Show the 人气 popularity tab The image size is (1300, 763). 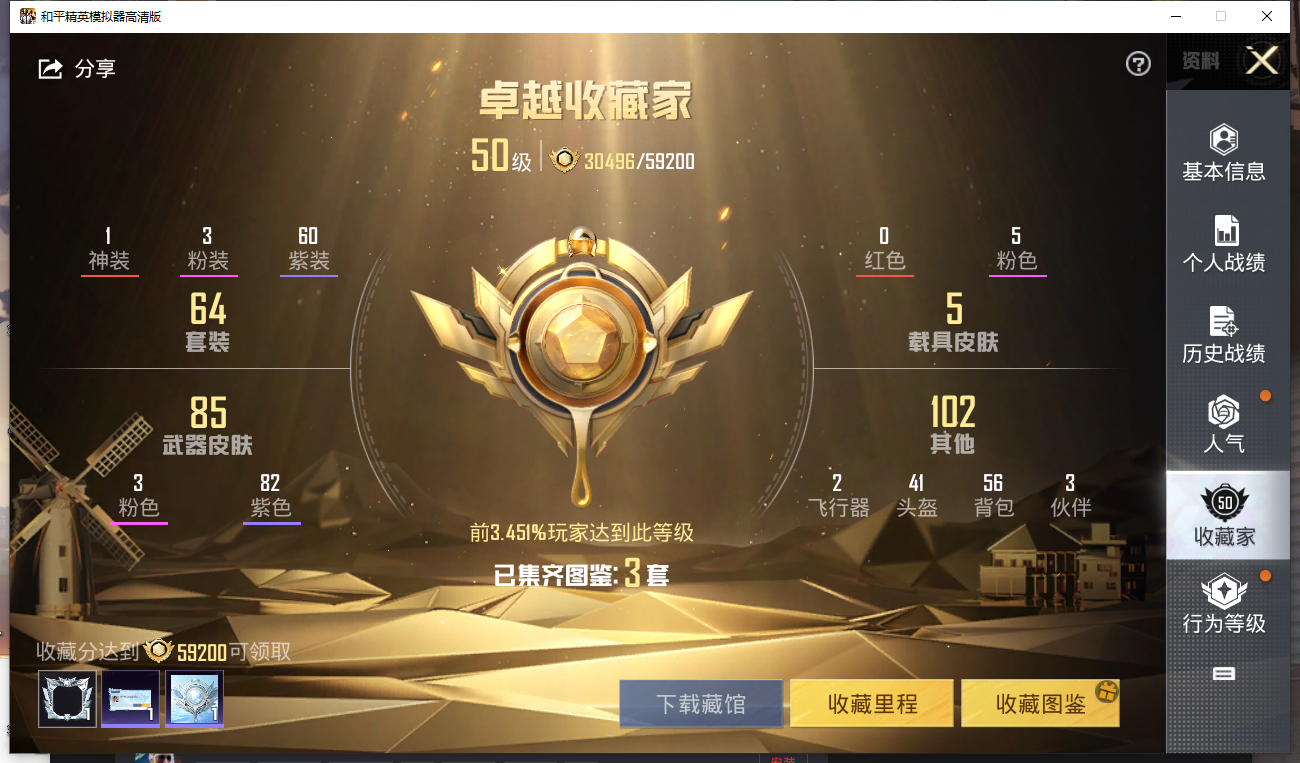(1224, 424)
